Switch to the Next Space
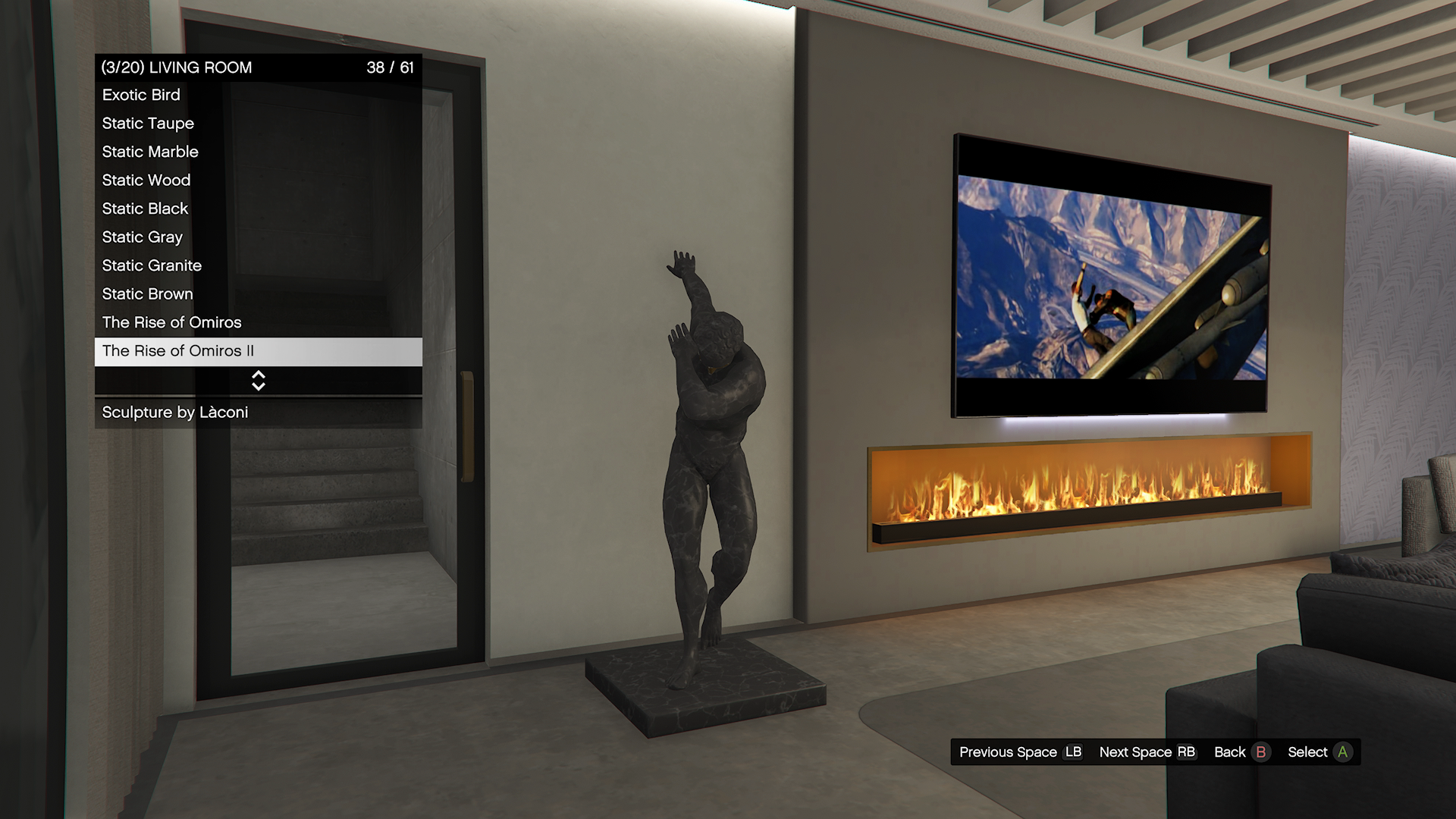1456x819 pixels. tap(1147, 752)
